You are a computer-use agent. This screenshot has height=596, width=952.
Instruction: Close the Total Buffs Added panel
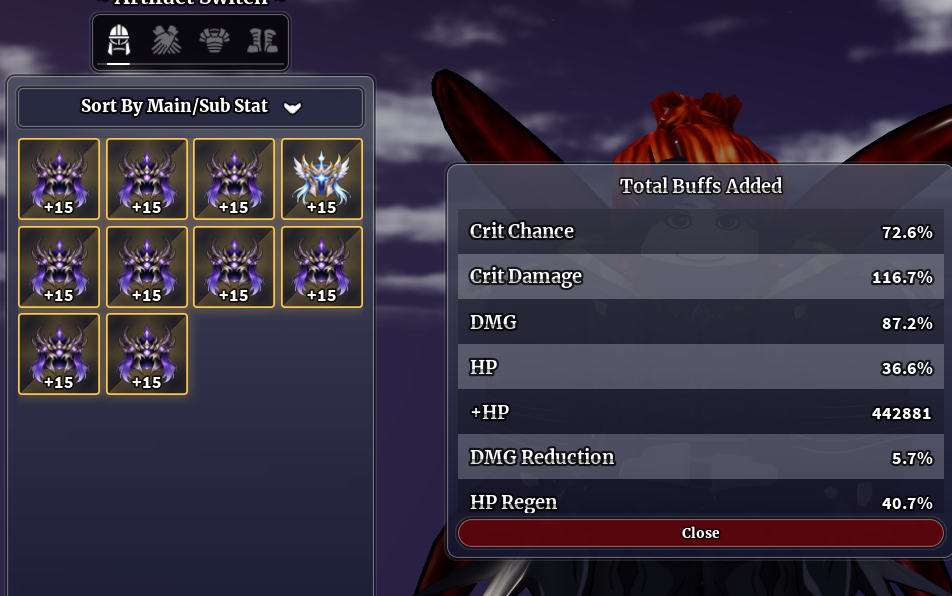point(700,533)
